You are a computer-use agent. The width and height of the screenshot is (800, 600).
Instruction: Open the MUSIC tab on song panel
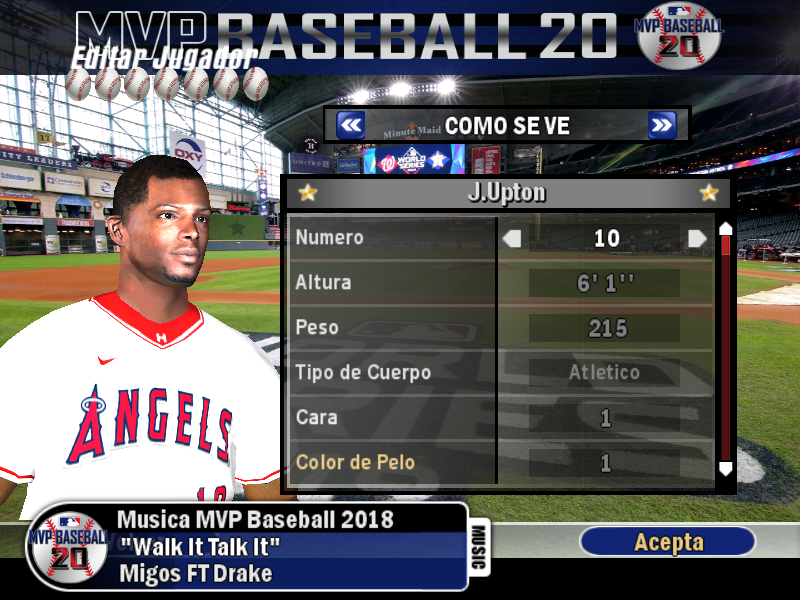(478, 548)
